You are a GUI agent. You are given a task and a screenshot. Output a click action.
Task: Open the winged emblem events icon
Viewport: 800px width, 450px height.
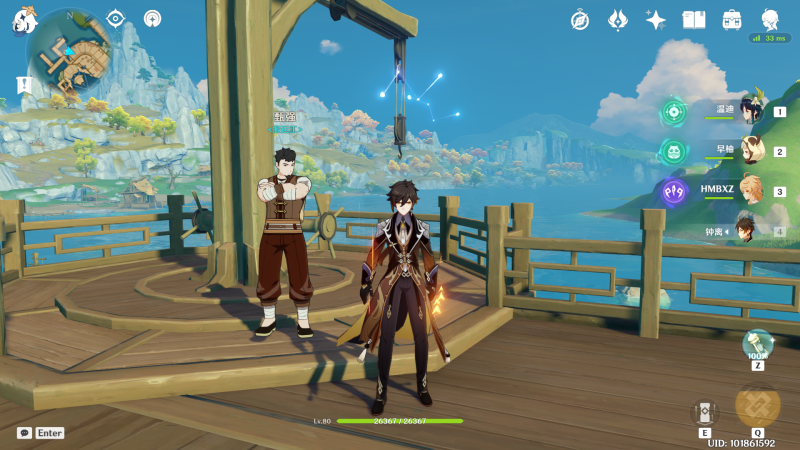click(618, 19)
